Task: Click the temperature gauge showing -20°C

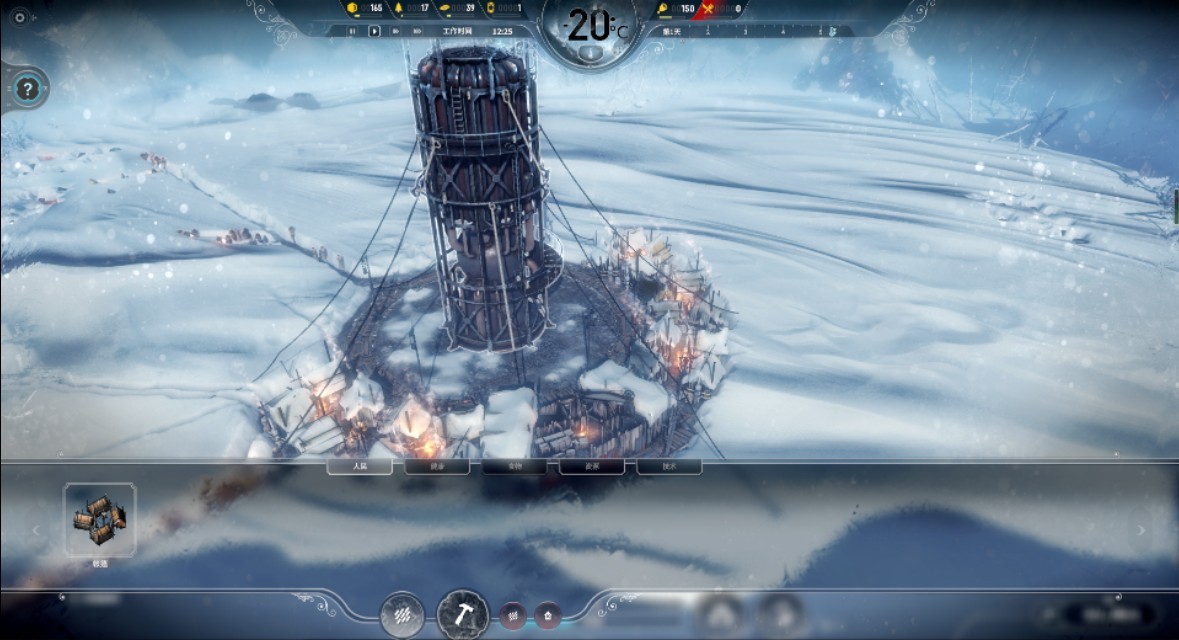Action: (x=591, y=28)
